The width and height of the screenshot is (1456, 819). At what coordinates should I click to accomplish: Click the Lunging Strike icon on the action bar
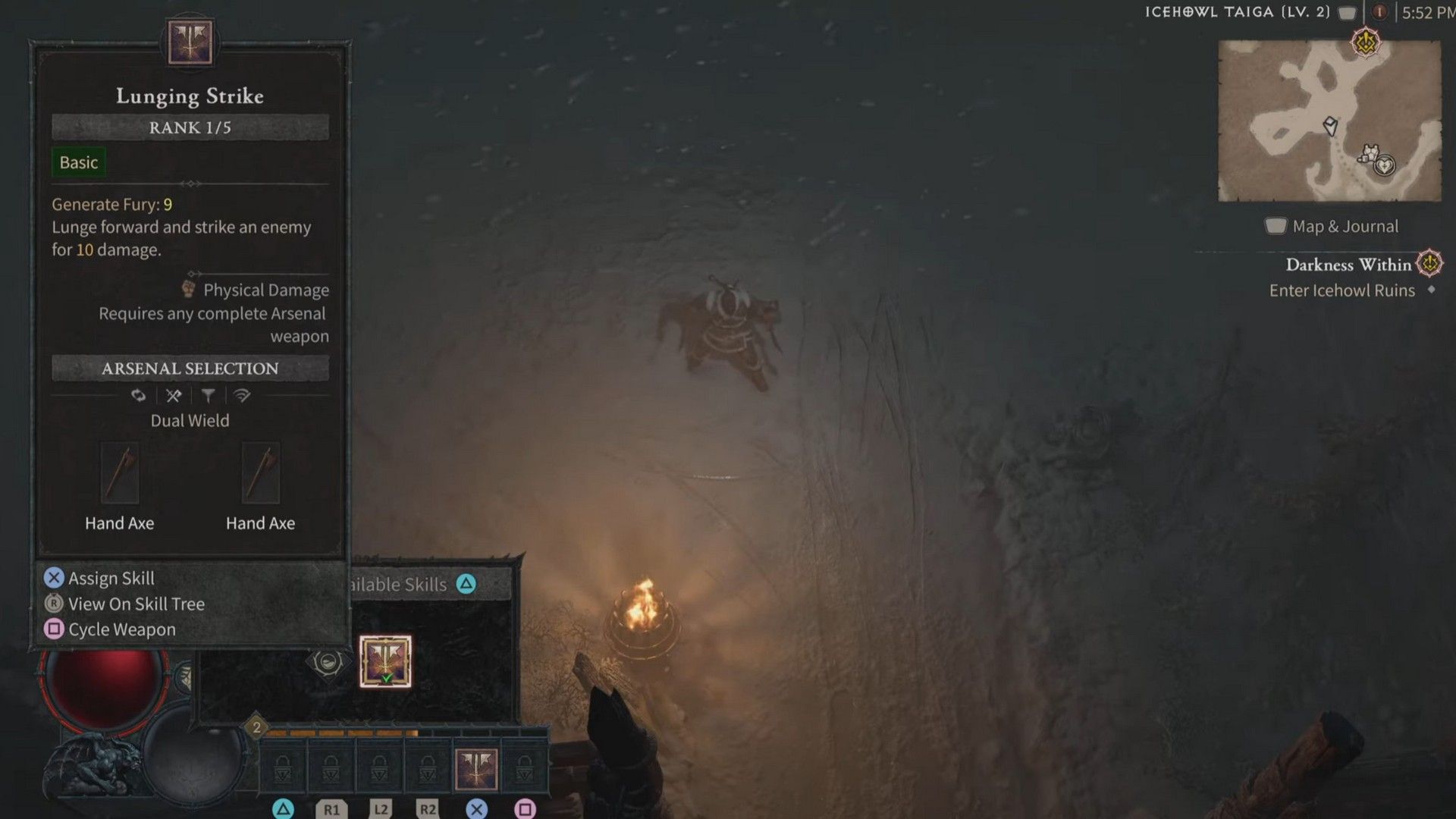point(476,769)
